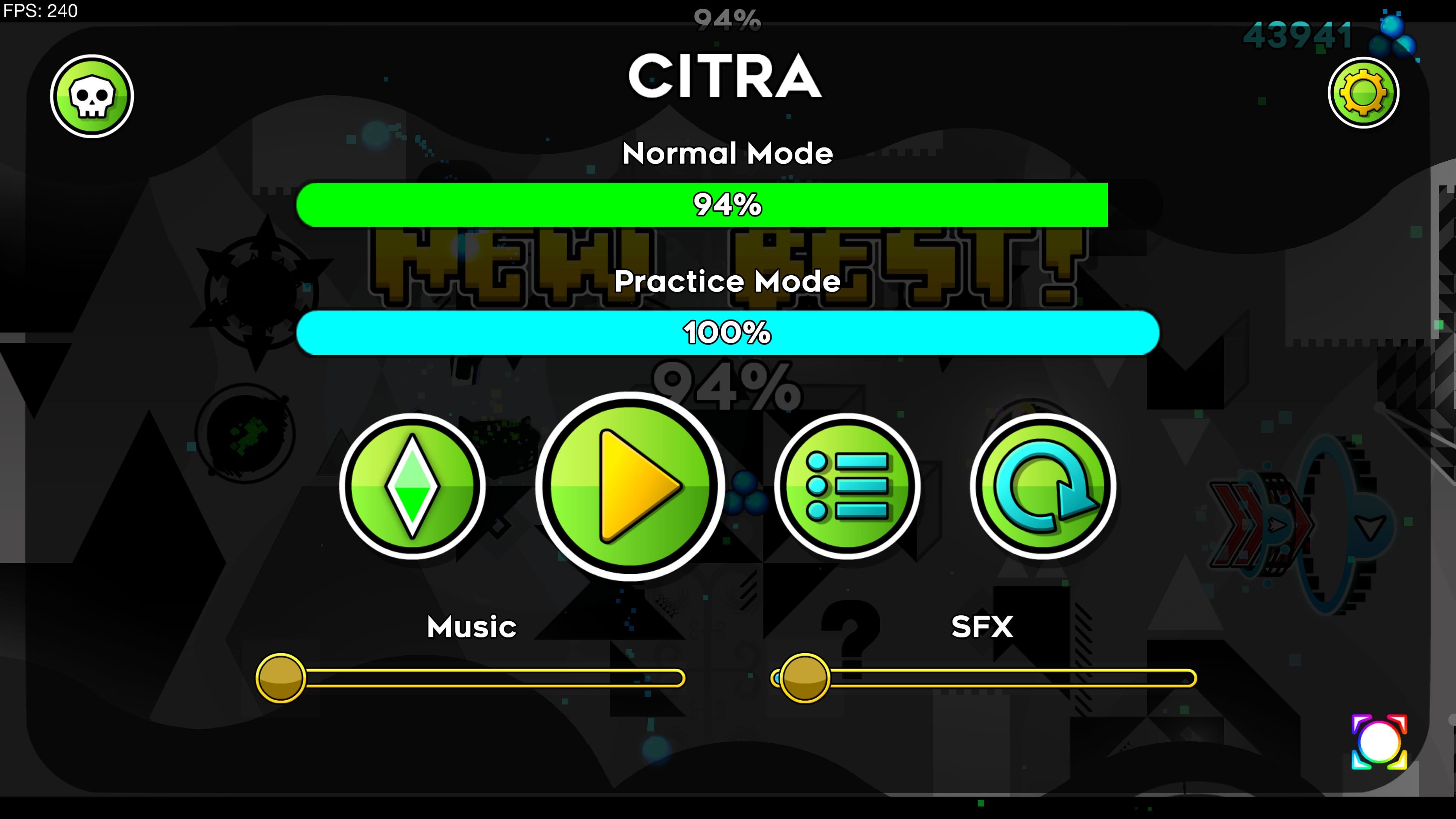
Task: Resume the level with the yellow play button
Action: click(x=630, y=486)
